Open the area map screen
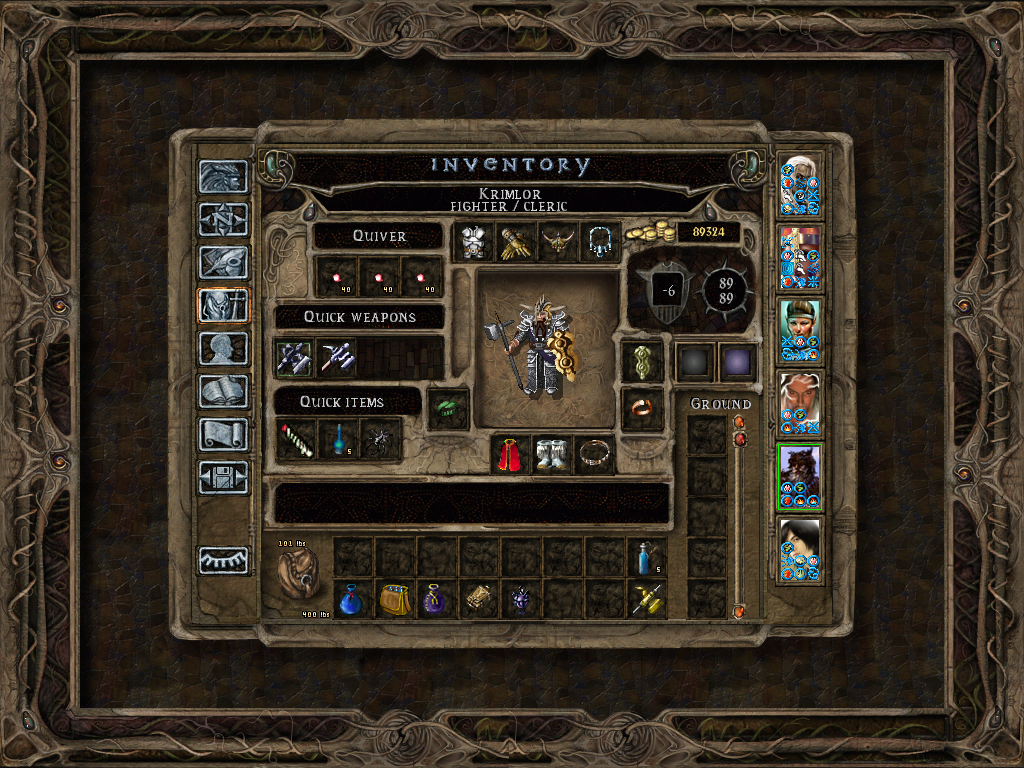This screenshot has height=768, width=1024. (x=223, y=219)
